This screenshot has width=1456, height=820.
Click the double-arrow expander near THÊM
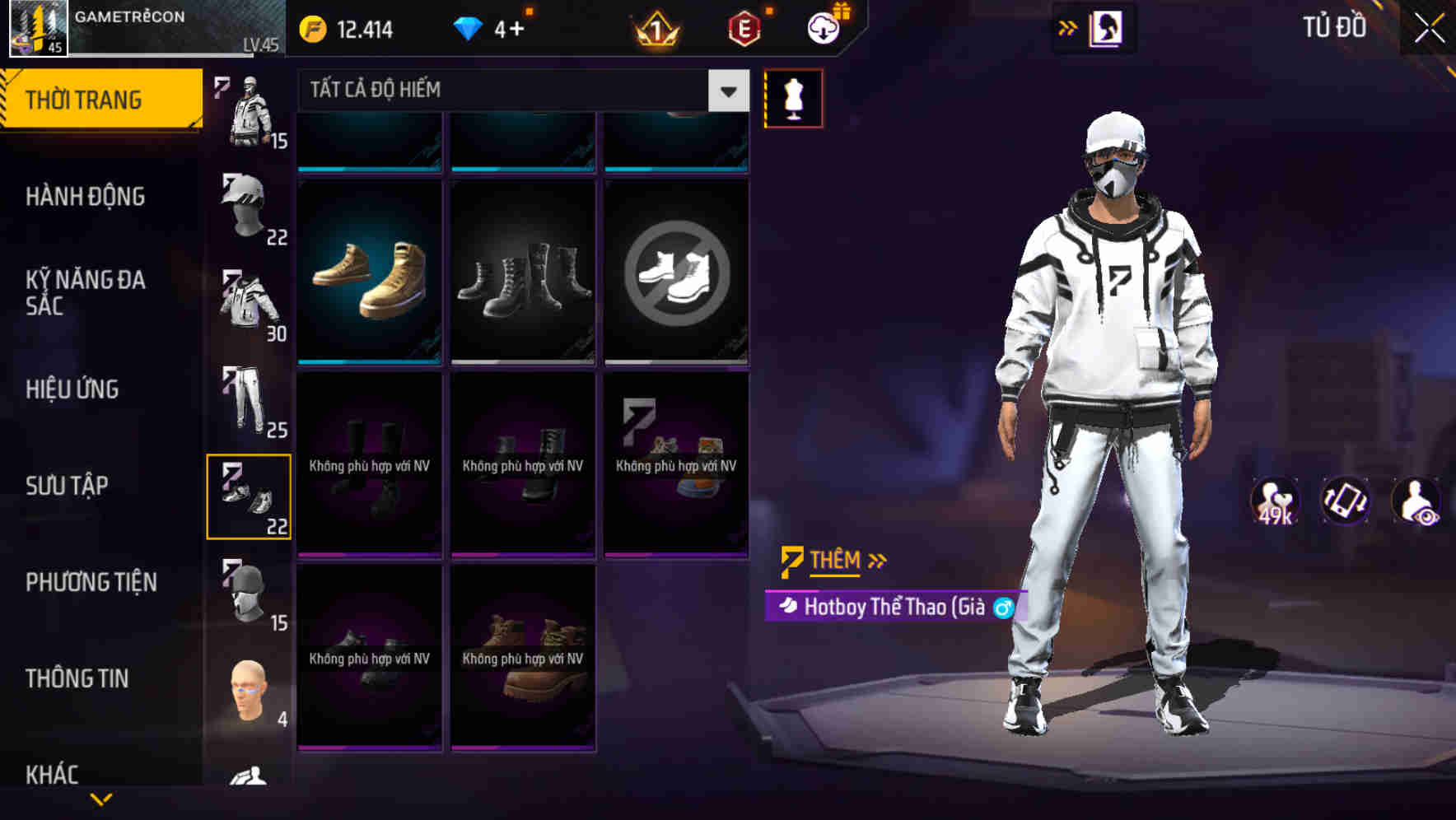[878, 561]
